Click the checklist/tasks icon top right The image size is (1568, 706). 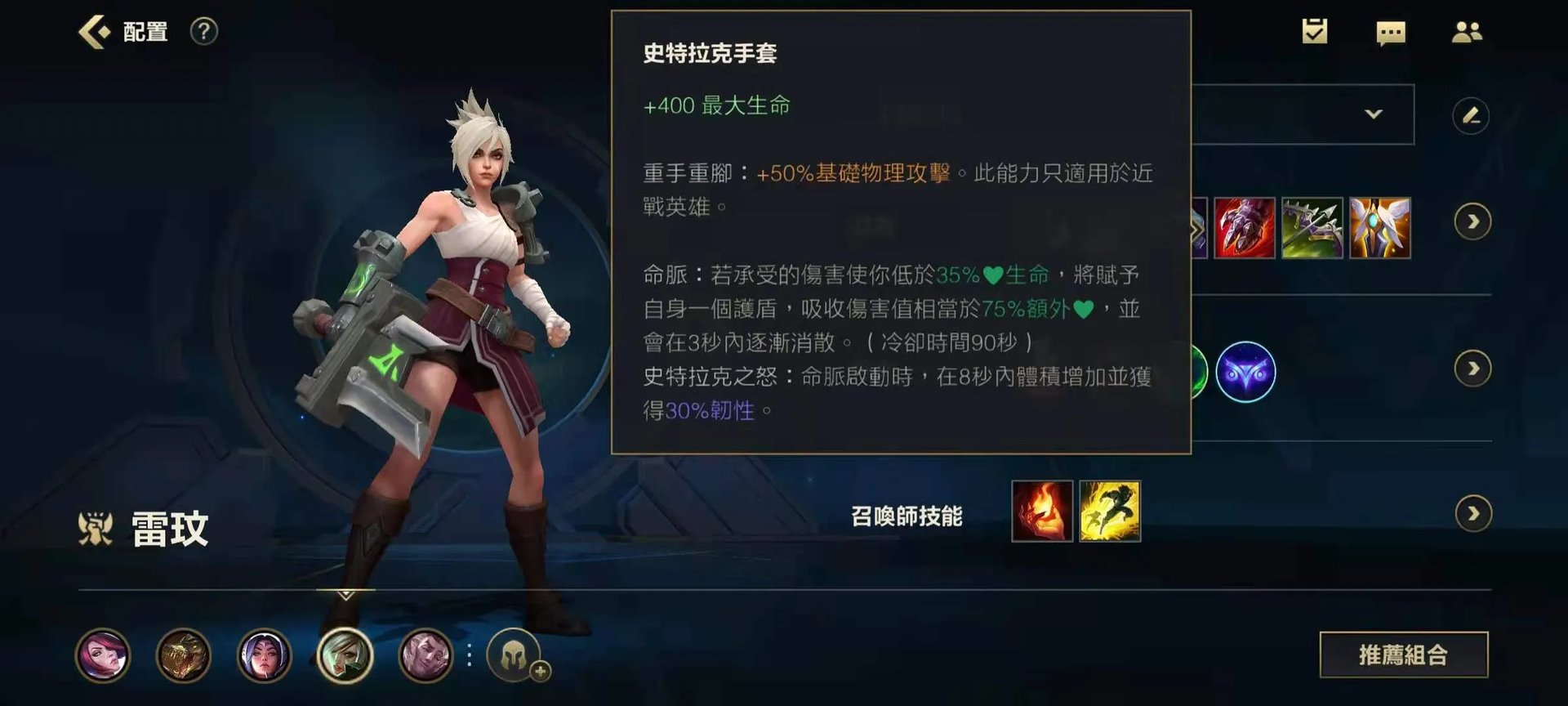(x=1315, y=31)
